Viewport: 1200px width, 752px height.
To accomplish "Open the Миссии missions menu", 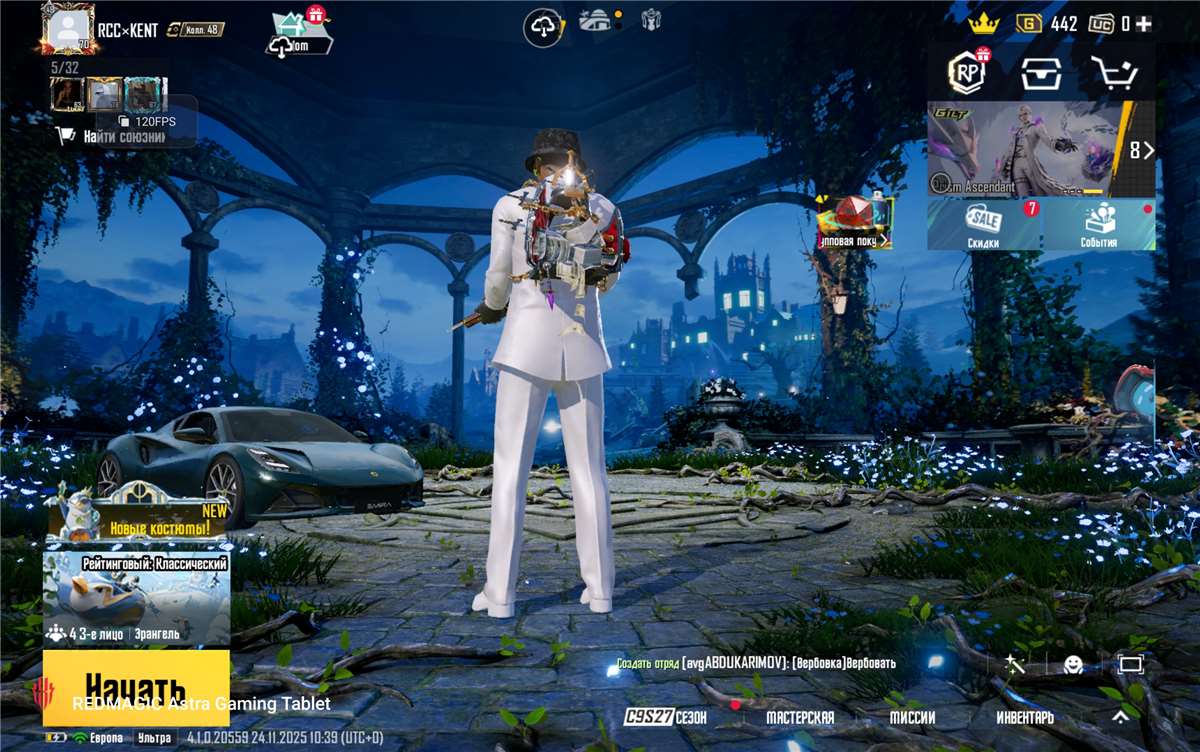I will tap(912, 718).
